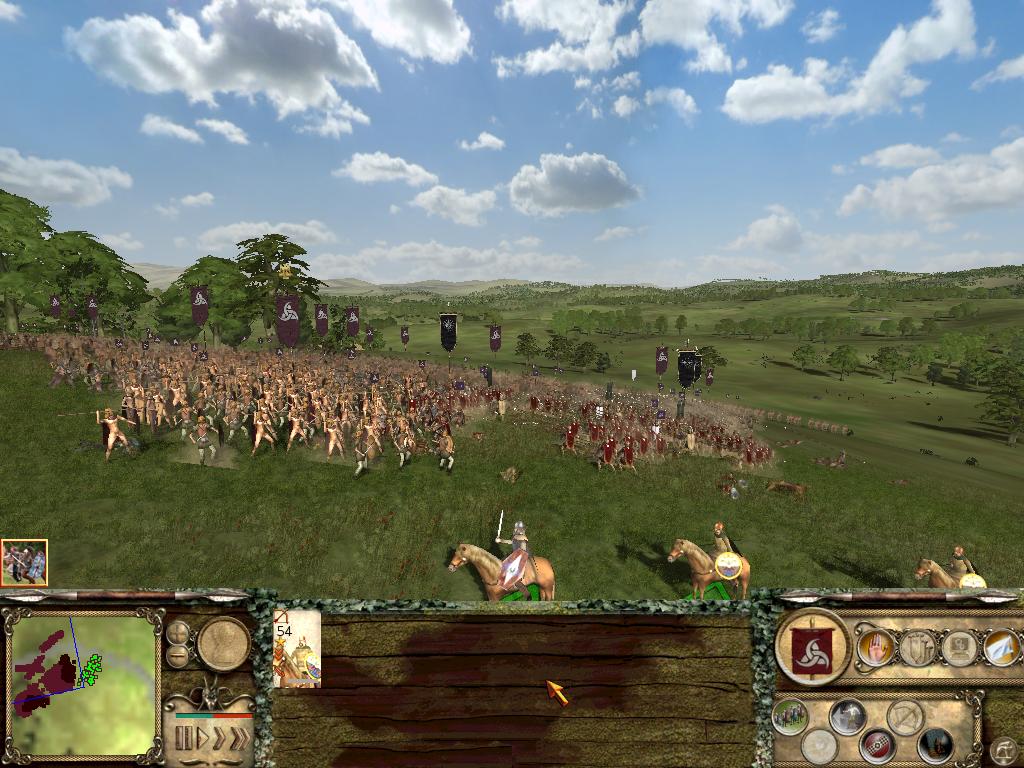This screenshot has height=768, width=1024.
Task: Toggle the bow fire-at-will button
Action: (905, 716)
